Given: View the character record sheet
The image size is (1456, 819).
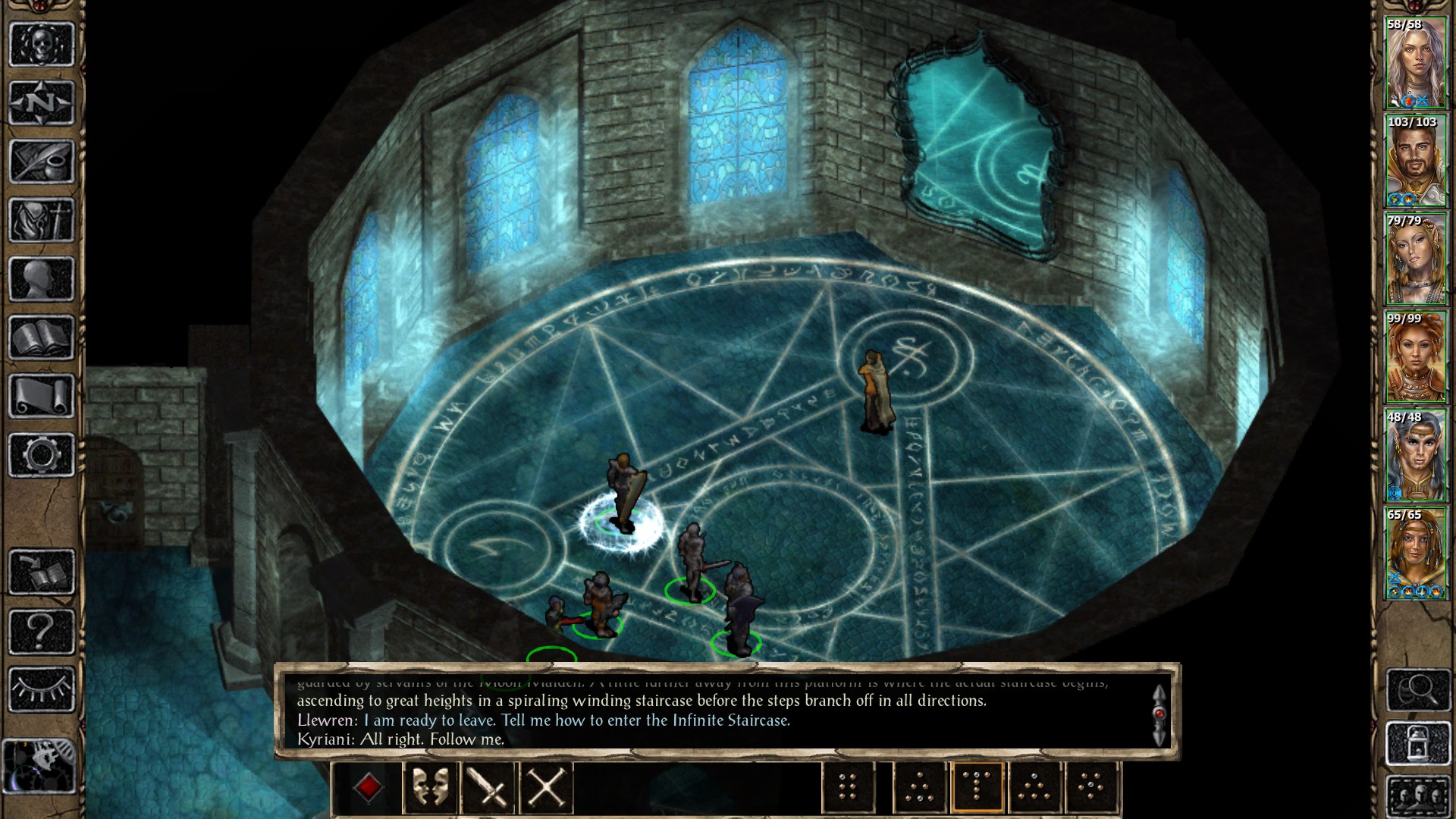Looking at the screenshot, I should [42, 279].
